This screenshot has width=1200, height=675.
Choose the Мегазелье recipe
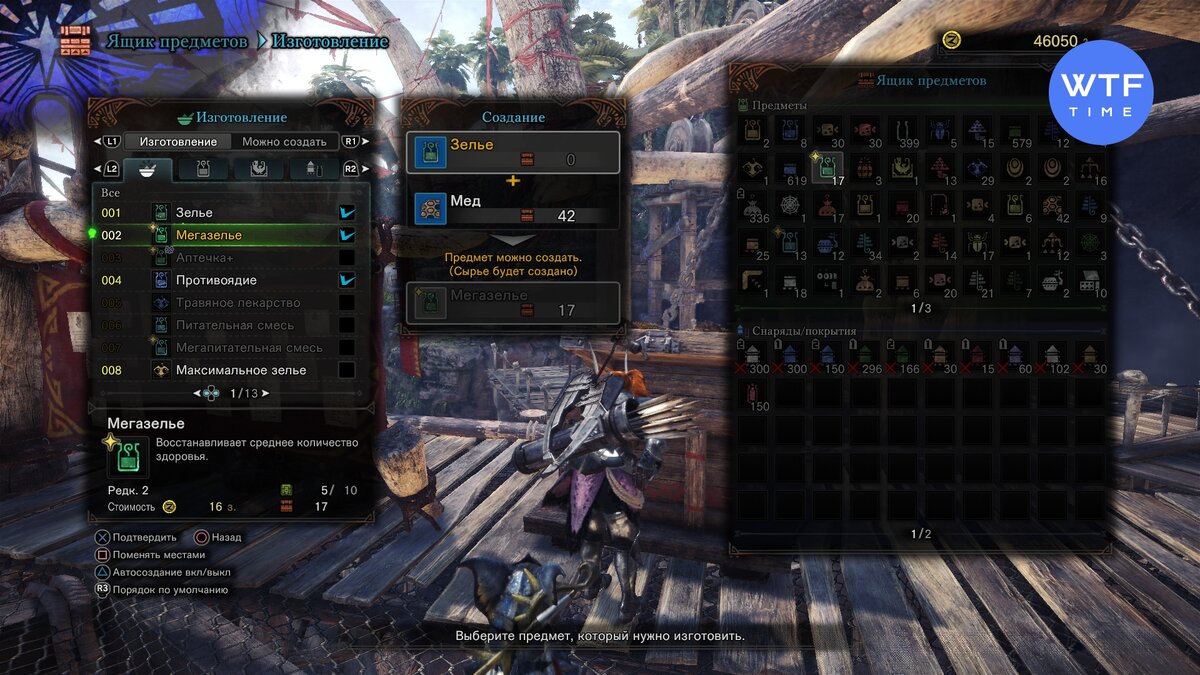pos(228,235)
